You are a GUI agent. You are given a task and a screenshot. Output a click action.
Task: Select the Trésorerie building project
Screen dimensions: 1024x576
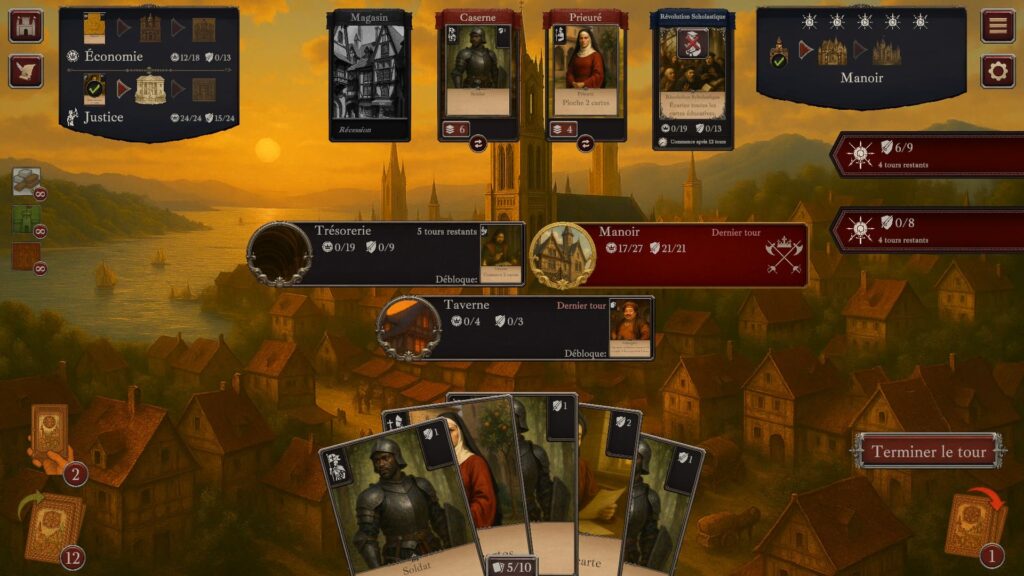click(x=385, y=254)
